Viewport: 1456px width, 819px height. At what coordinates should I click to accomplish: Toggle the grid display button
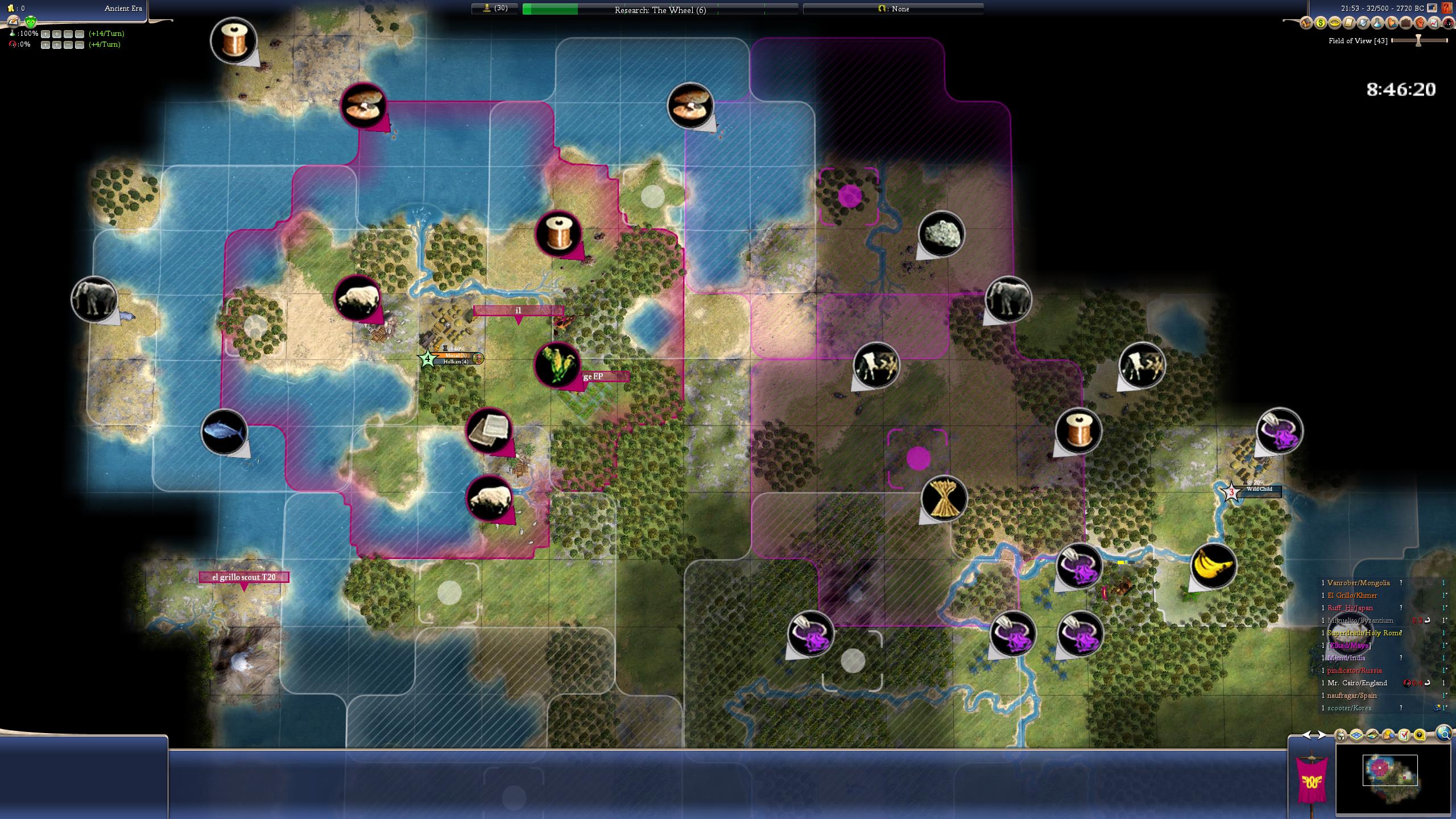pyautogui.click(x=1357, y=735)
